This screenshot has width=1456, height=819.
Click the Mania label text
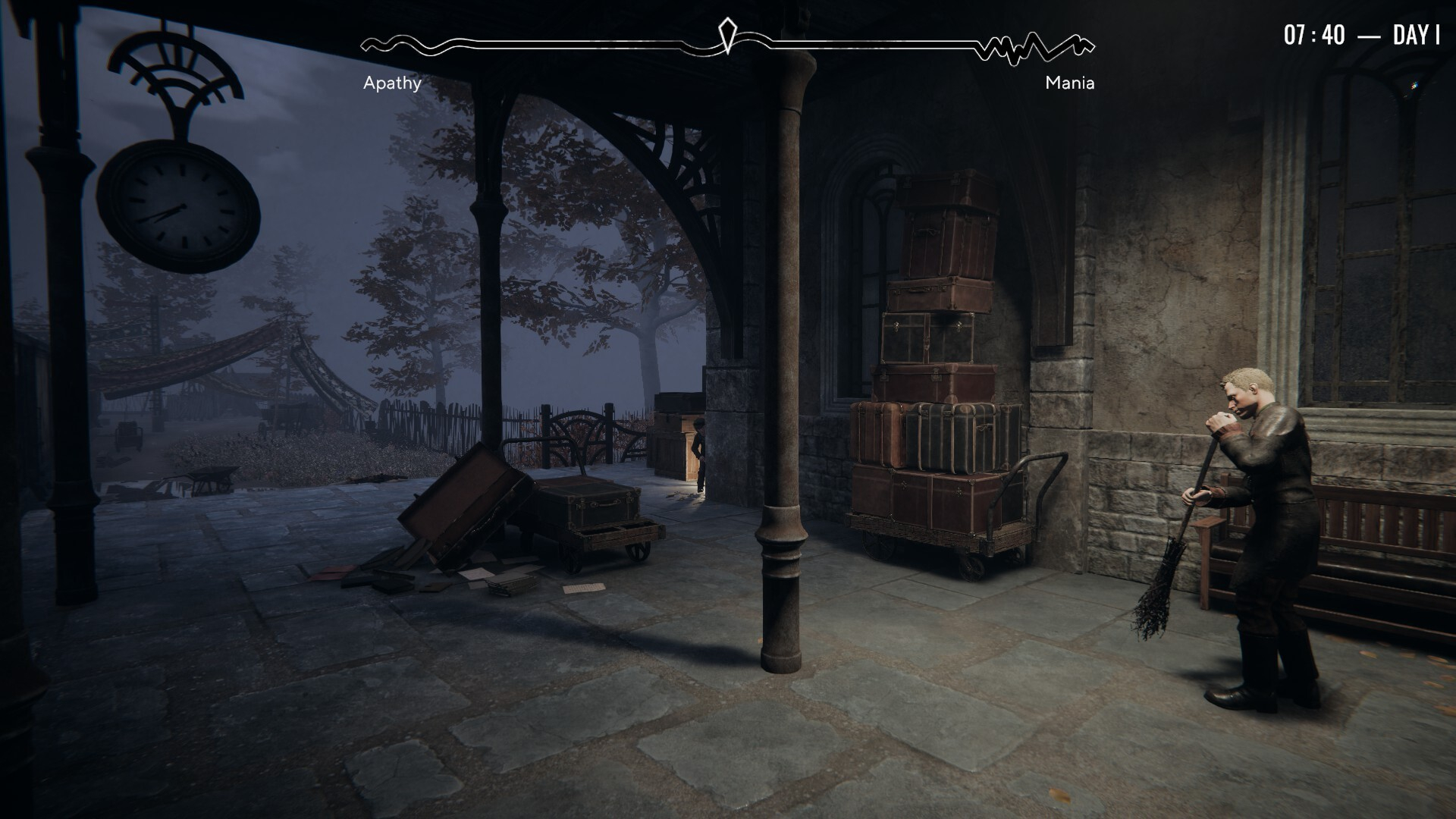(1069, 83)
